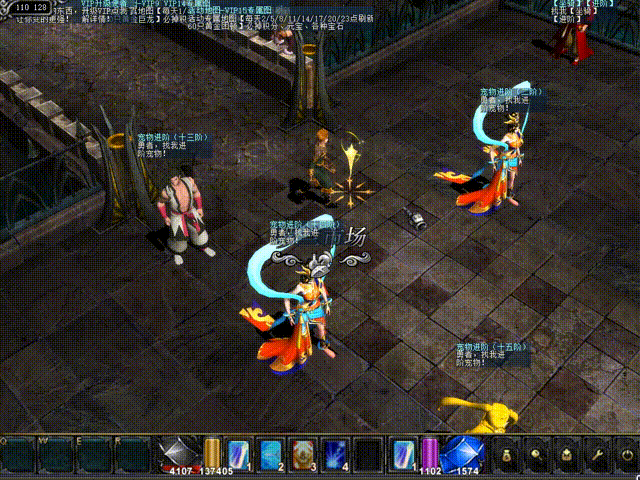640x480 pixels.
Task: Click the power exit button
Action: tap(626, 455)
